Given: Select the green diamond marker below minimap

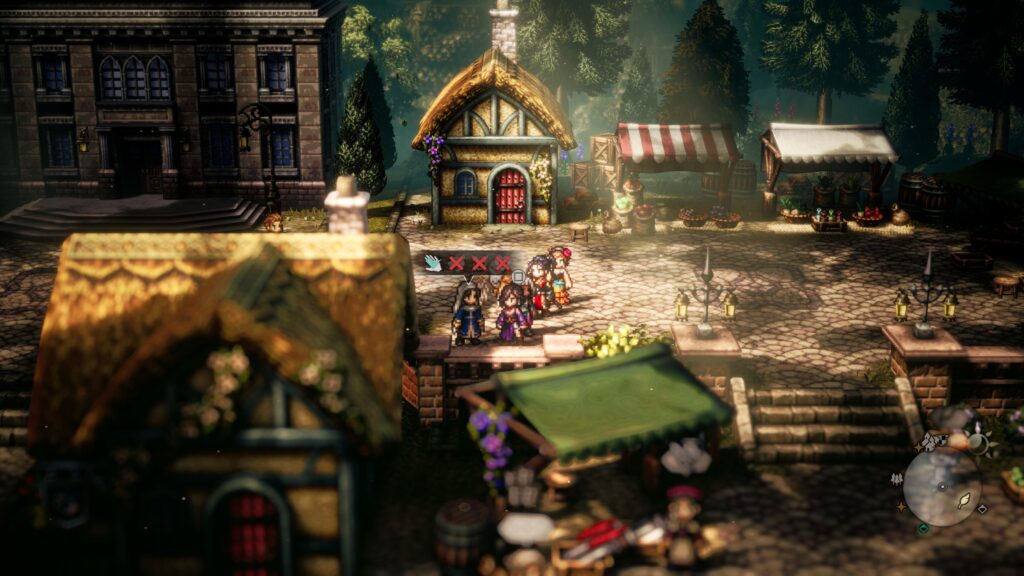Looking at the screenshot, I should 923,529.
